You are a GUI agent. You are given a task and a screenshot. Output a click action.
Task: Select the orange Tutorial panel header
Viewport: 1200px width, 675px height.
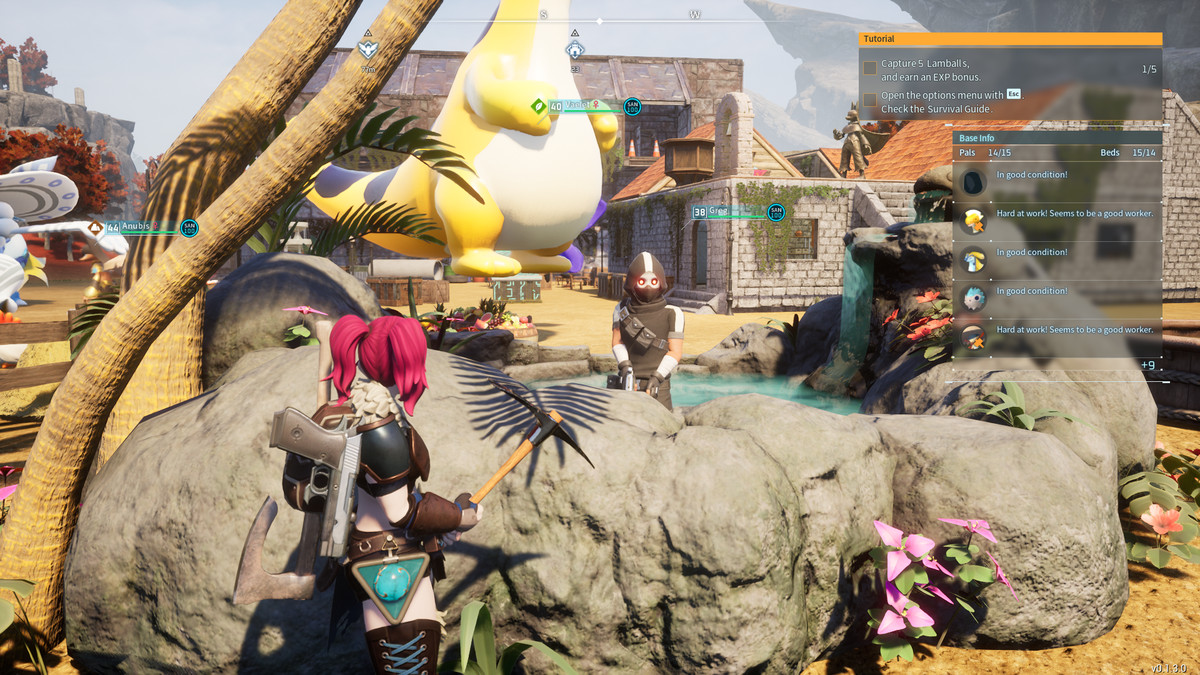(1010, 39)
